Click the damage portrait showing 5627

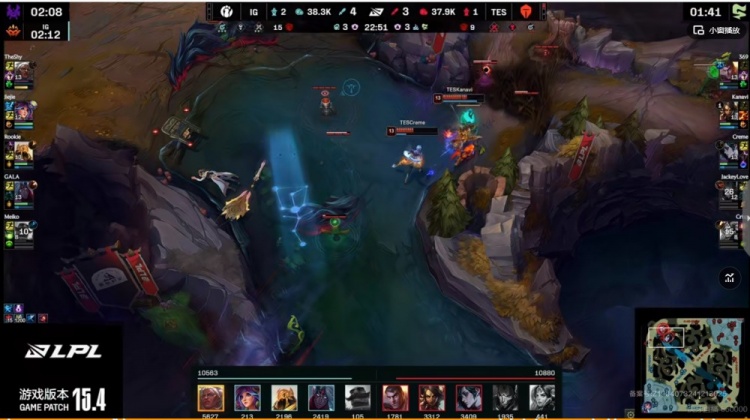click(x=211, y=397)
